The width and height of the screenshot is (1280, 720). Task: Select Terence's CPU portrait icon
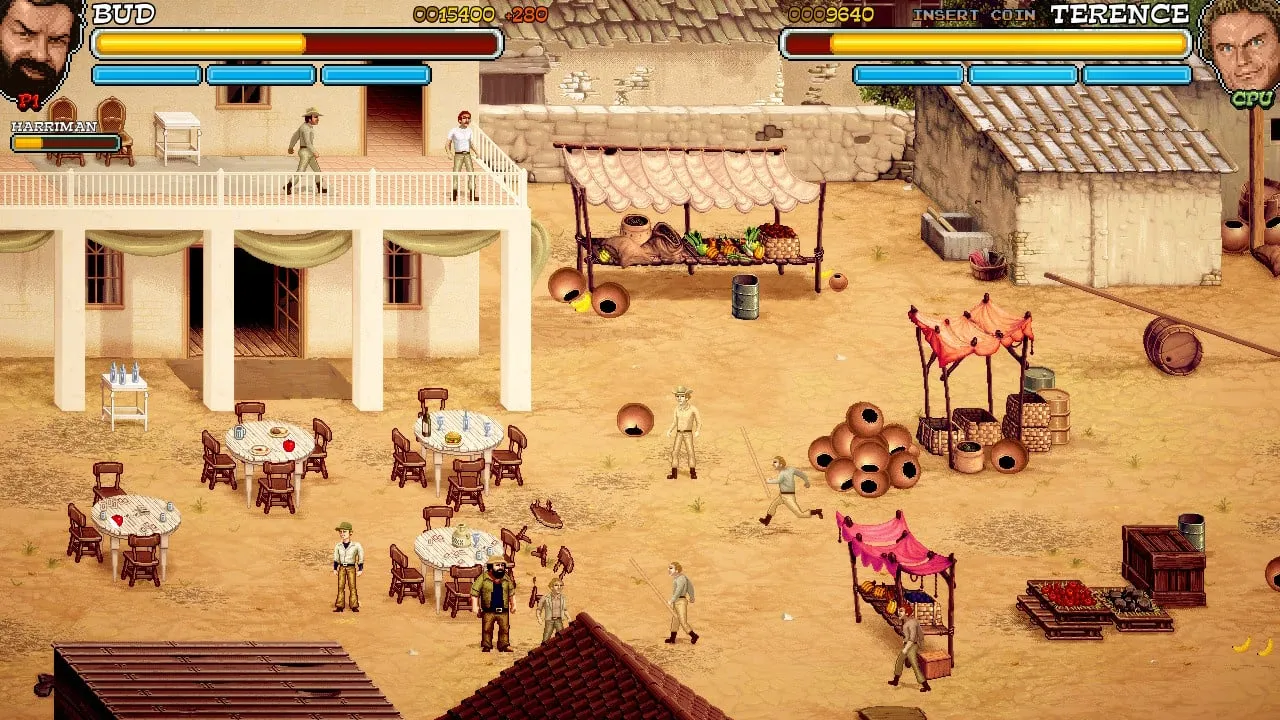[1241, 48]
